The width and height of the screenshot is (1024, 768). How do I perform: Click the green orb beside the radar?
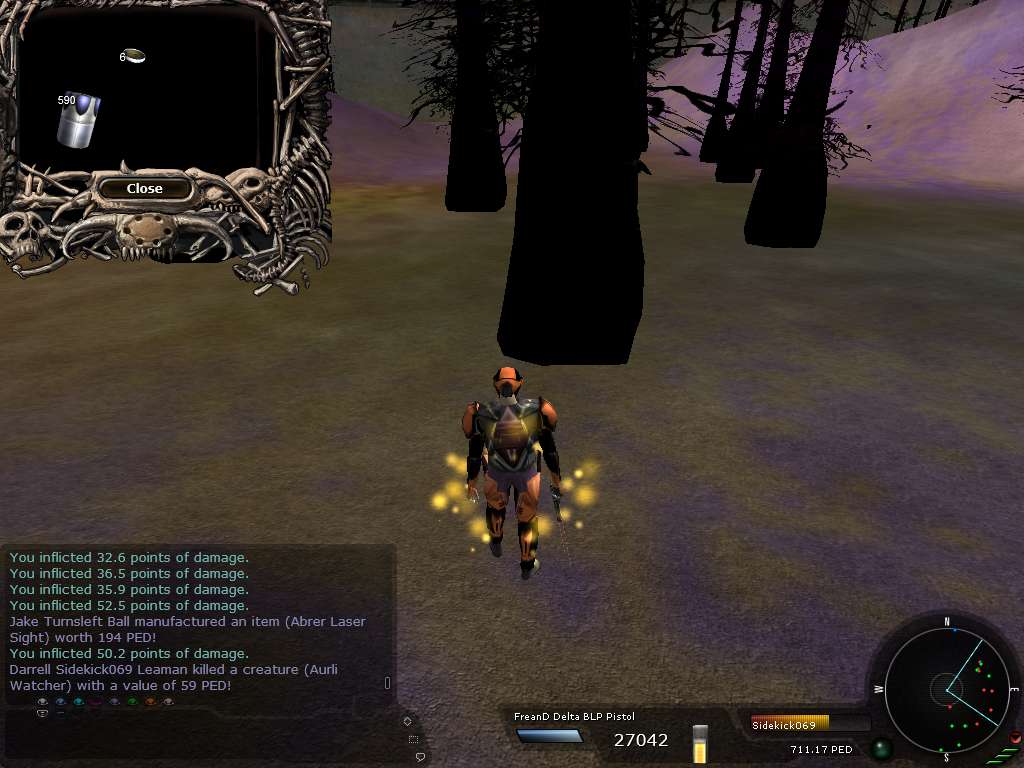[881, 747]
